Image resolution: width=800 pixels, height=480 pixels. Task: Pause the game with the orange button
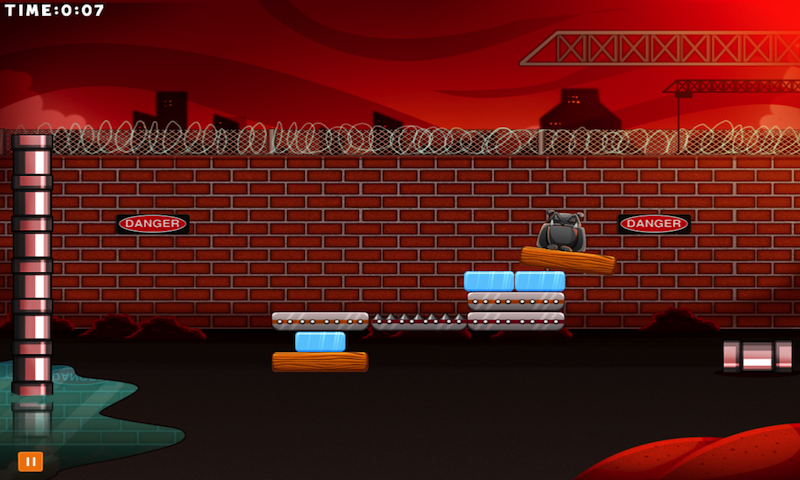pos(30,461)
